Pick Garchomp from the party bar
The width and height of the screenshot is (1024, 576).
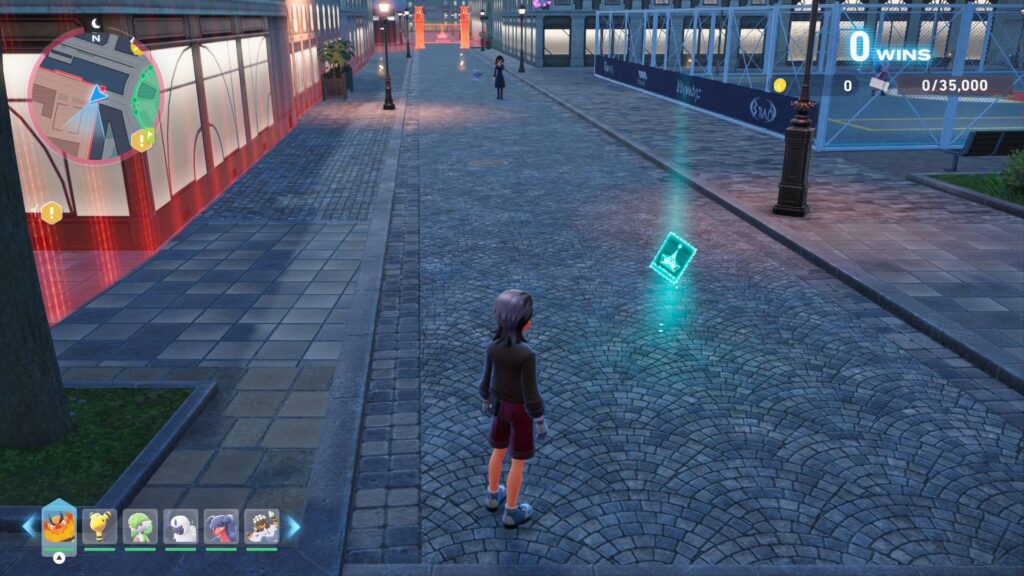tap(221, 526)
